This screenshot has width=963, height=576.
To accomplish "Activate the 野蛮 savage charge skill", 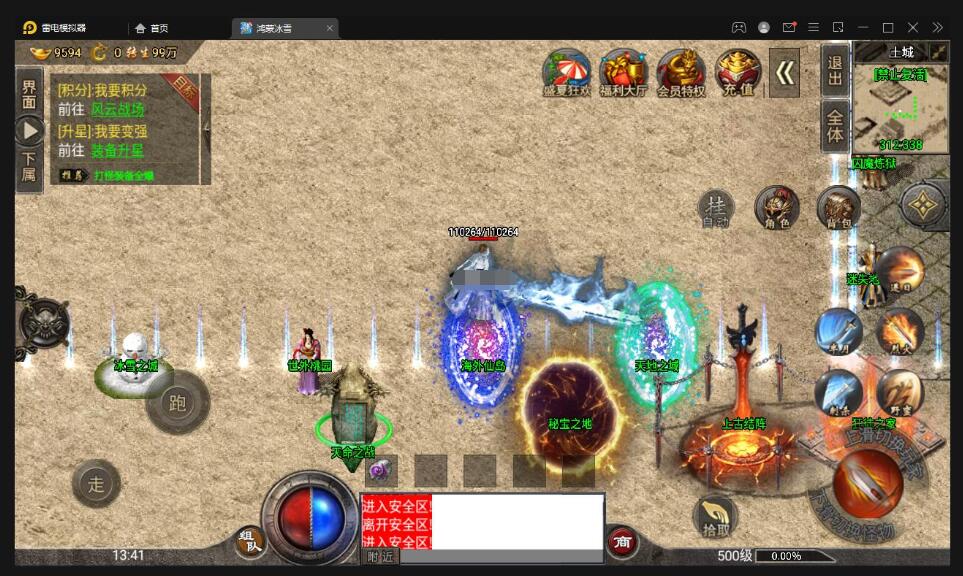I will point(900,392).
